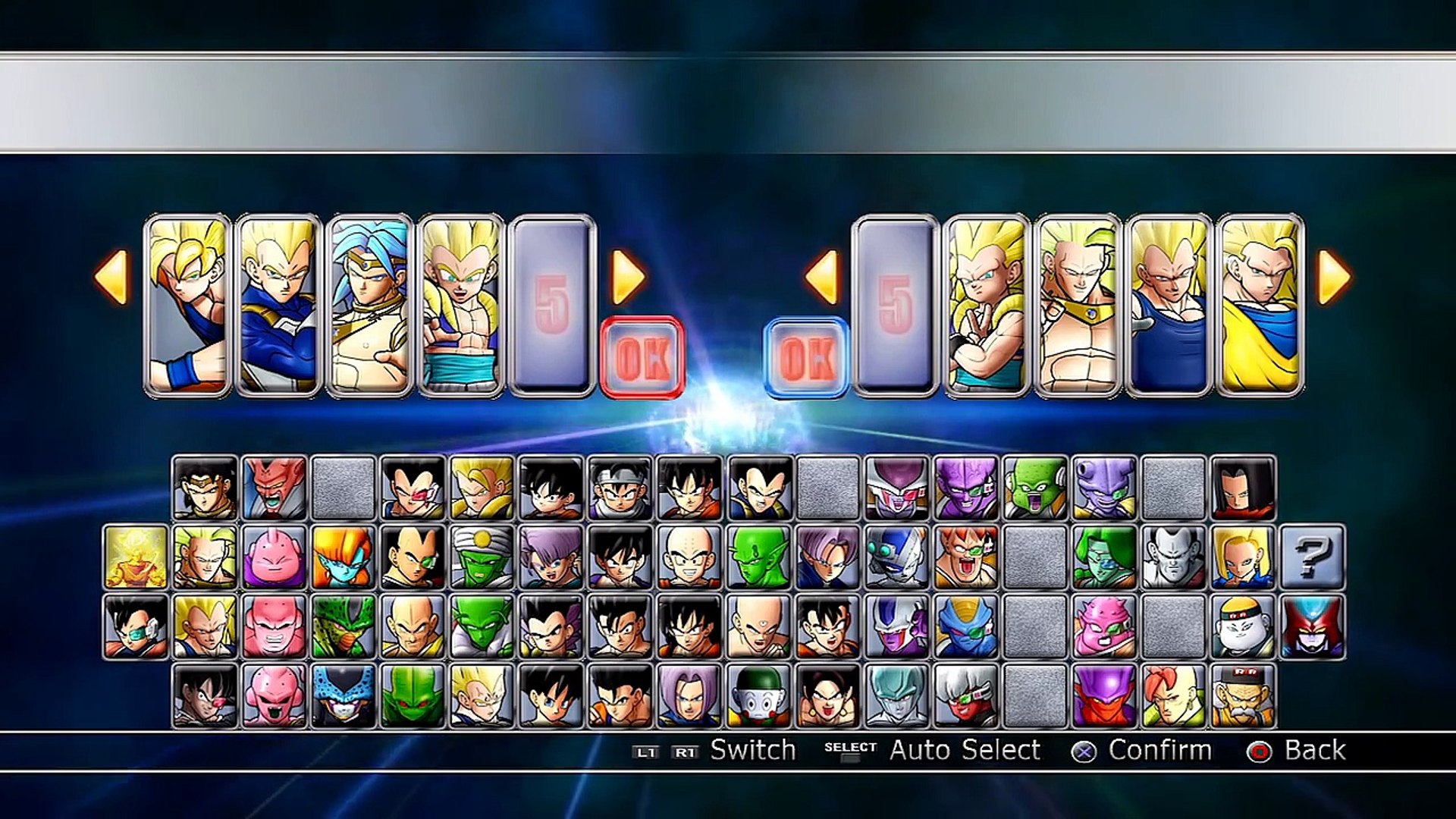Image resolution: width=1456 pixels, height=819 pixels.
Task: Confirm the red team's OK button
Action: [642, 357]
